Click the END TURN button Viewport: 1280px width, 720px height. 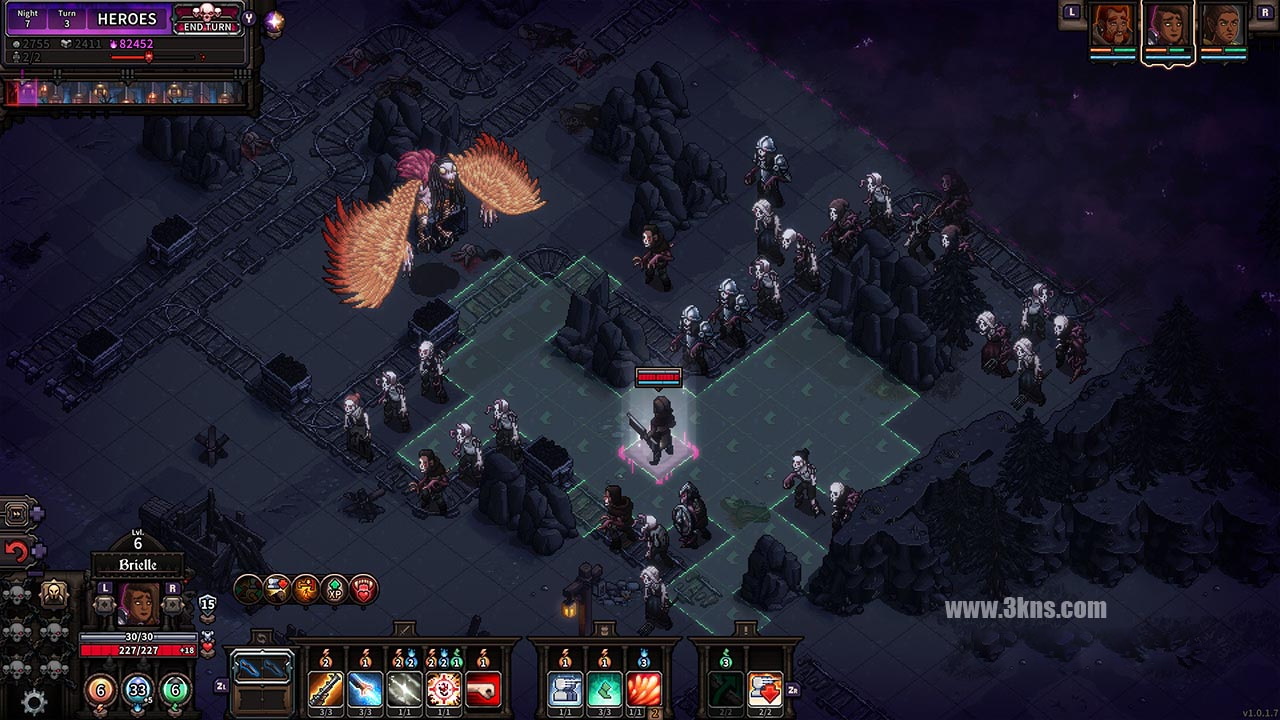coord(208,18)
